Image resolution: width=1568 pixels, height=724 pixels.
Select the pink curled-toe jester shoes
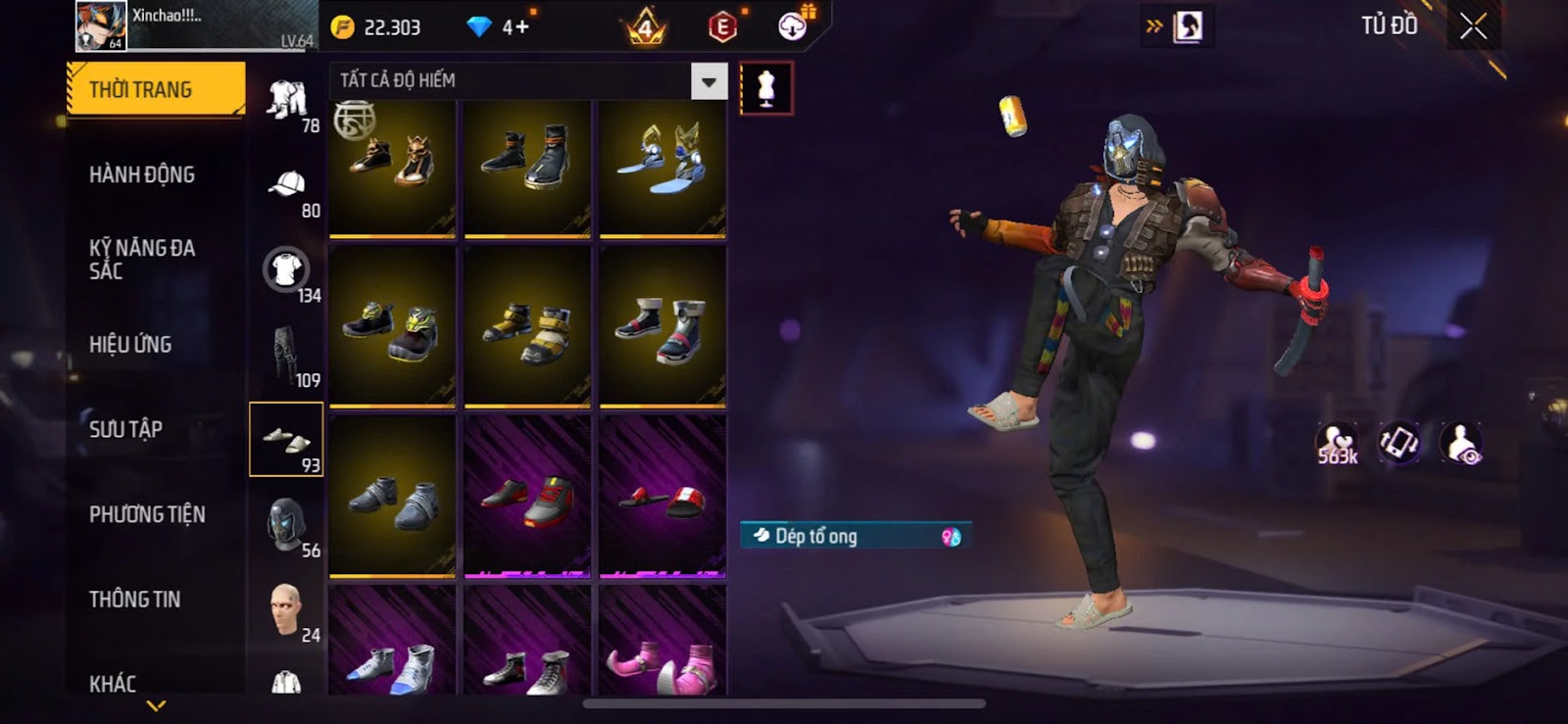coord(662,642)
